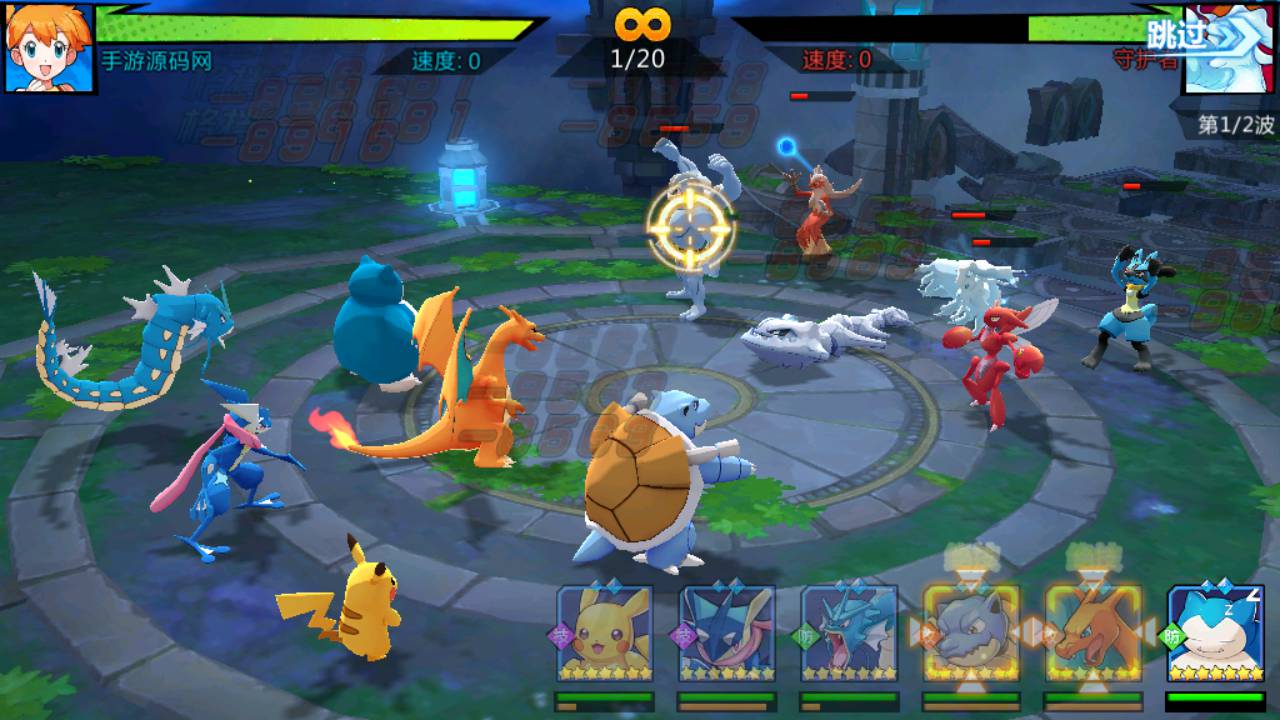The width and height of the screenshot is (1280, 720).
Task: Select Pikachu's skill portrait card
Action: (x=604, y=633)
